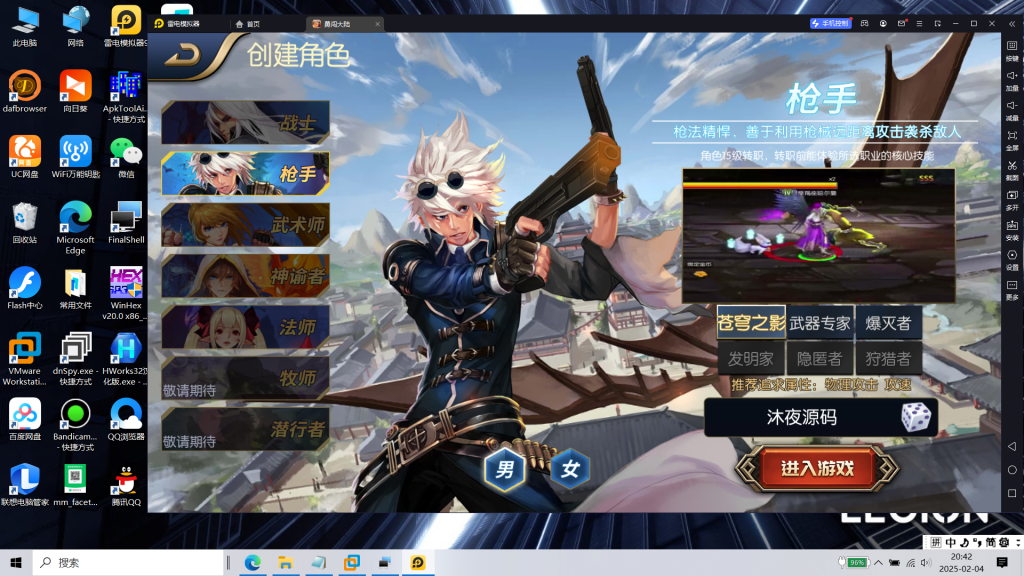The width and height of the screenshot is (1024, 576).
Task: Roll the dice for random name
Action: coord(915,417)
